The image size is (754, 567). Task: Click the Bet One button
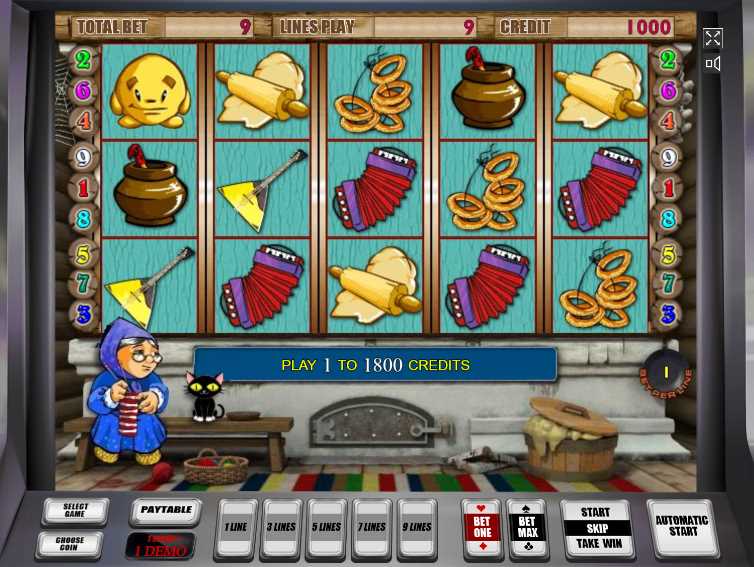coord(482,527)
